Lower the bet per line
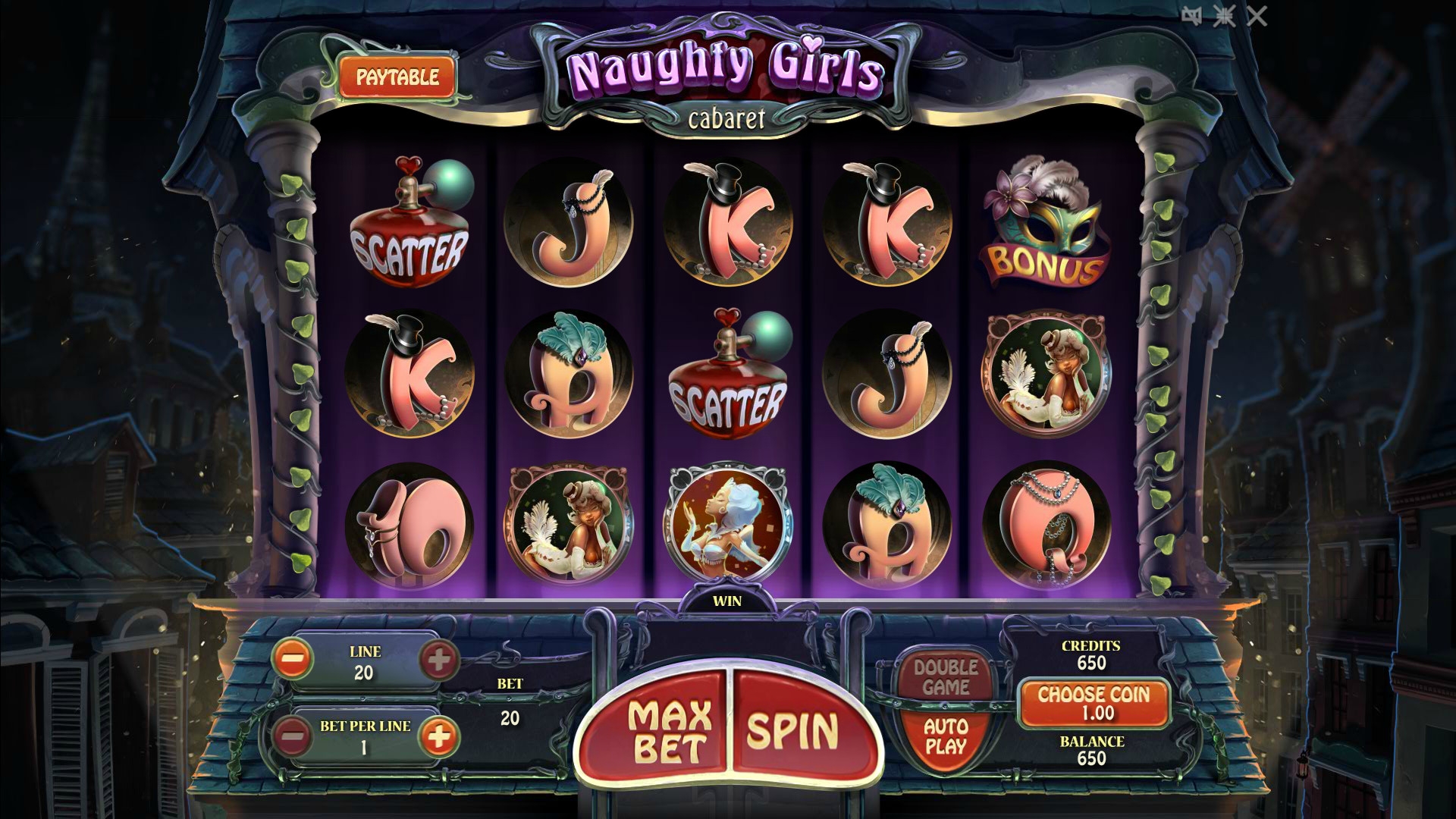Image resolution: width=1456 pixels, height=819 pixels. click(292, 736)
